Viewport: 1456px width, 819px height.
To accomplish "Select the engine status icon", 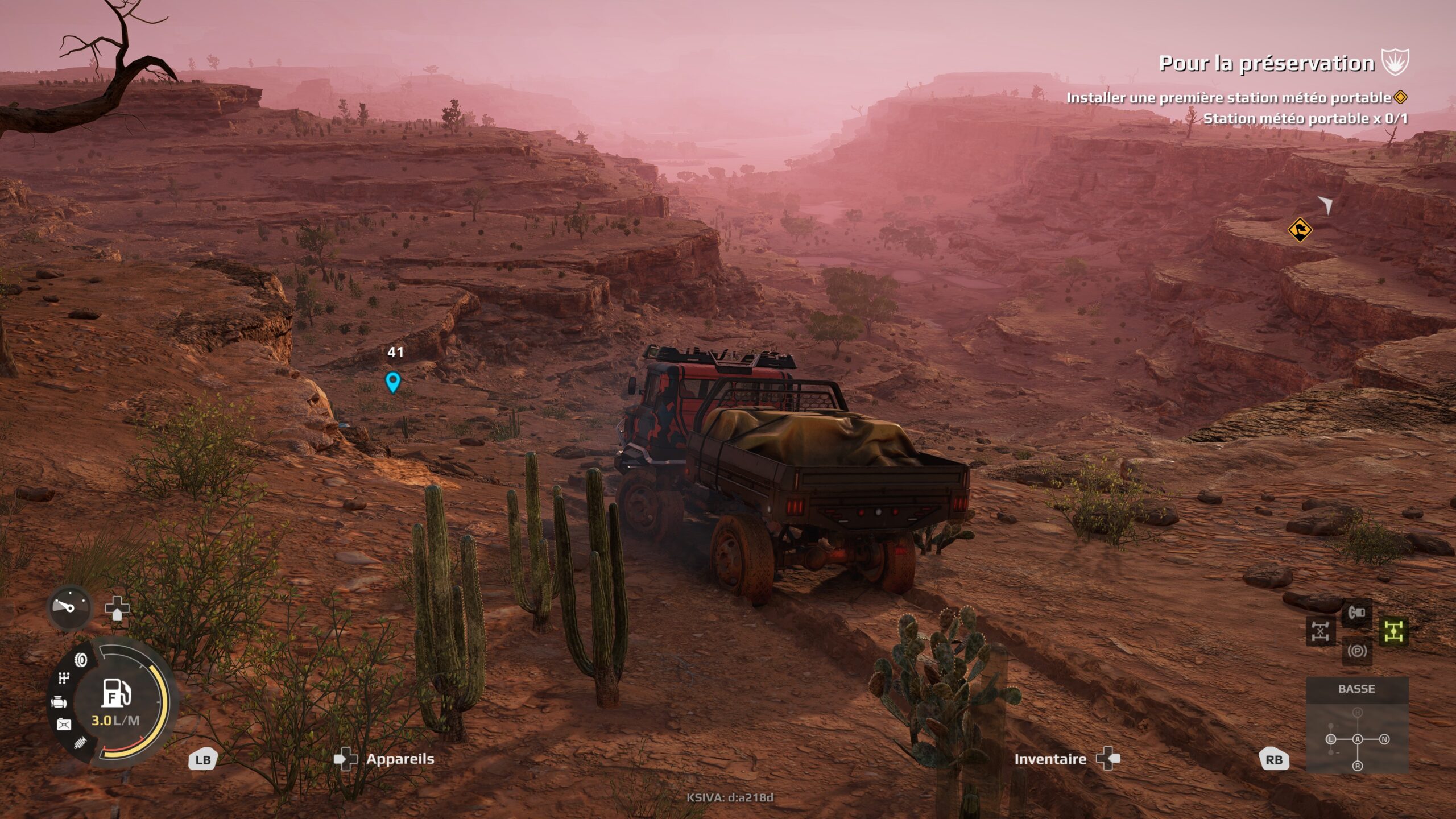I will pyautogui.click(x=59, y=702).
